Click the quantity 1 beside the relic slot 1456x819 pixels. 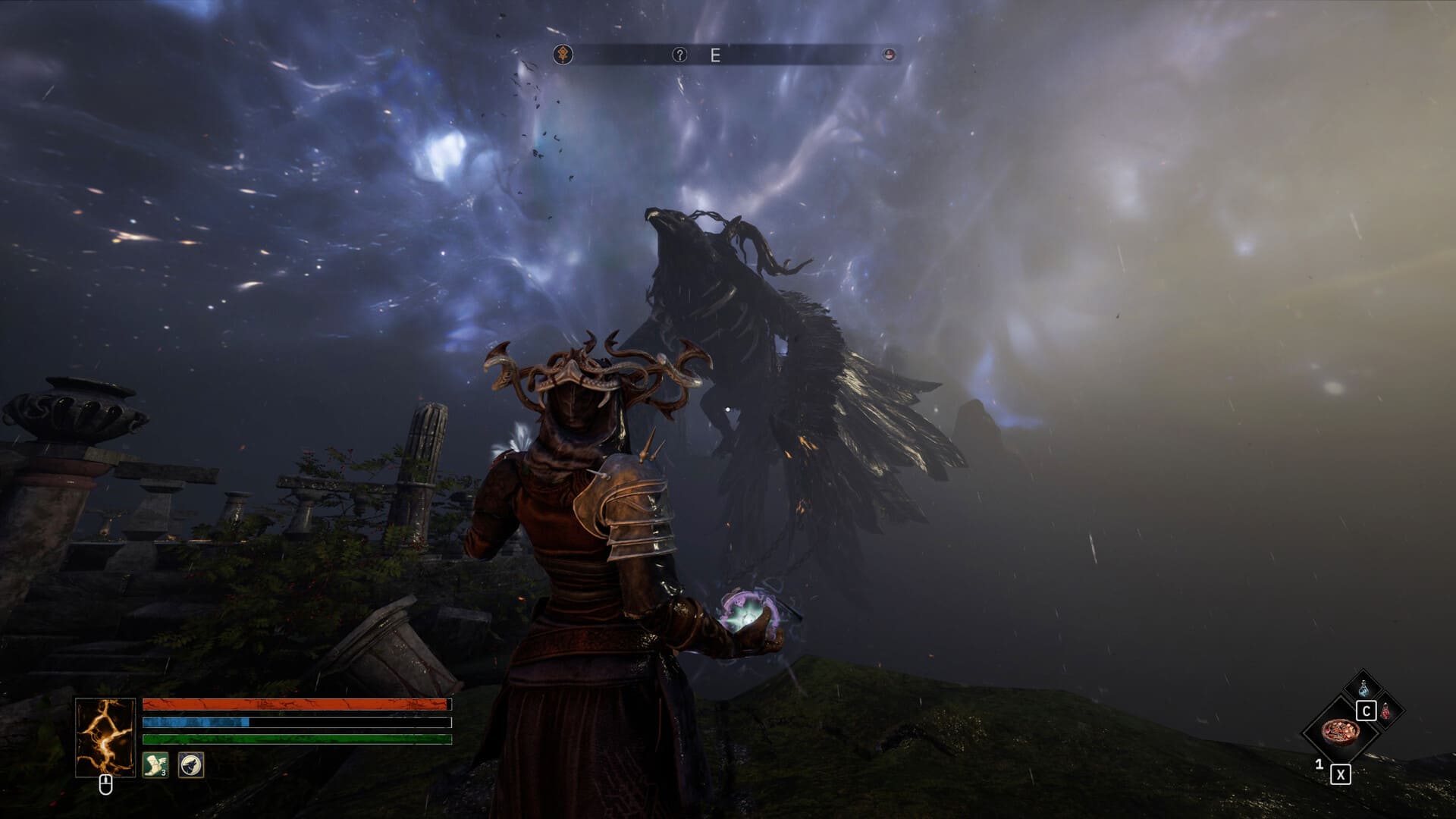pos(1319,765)
